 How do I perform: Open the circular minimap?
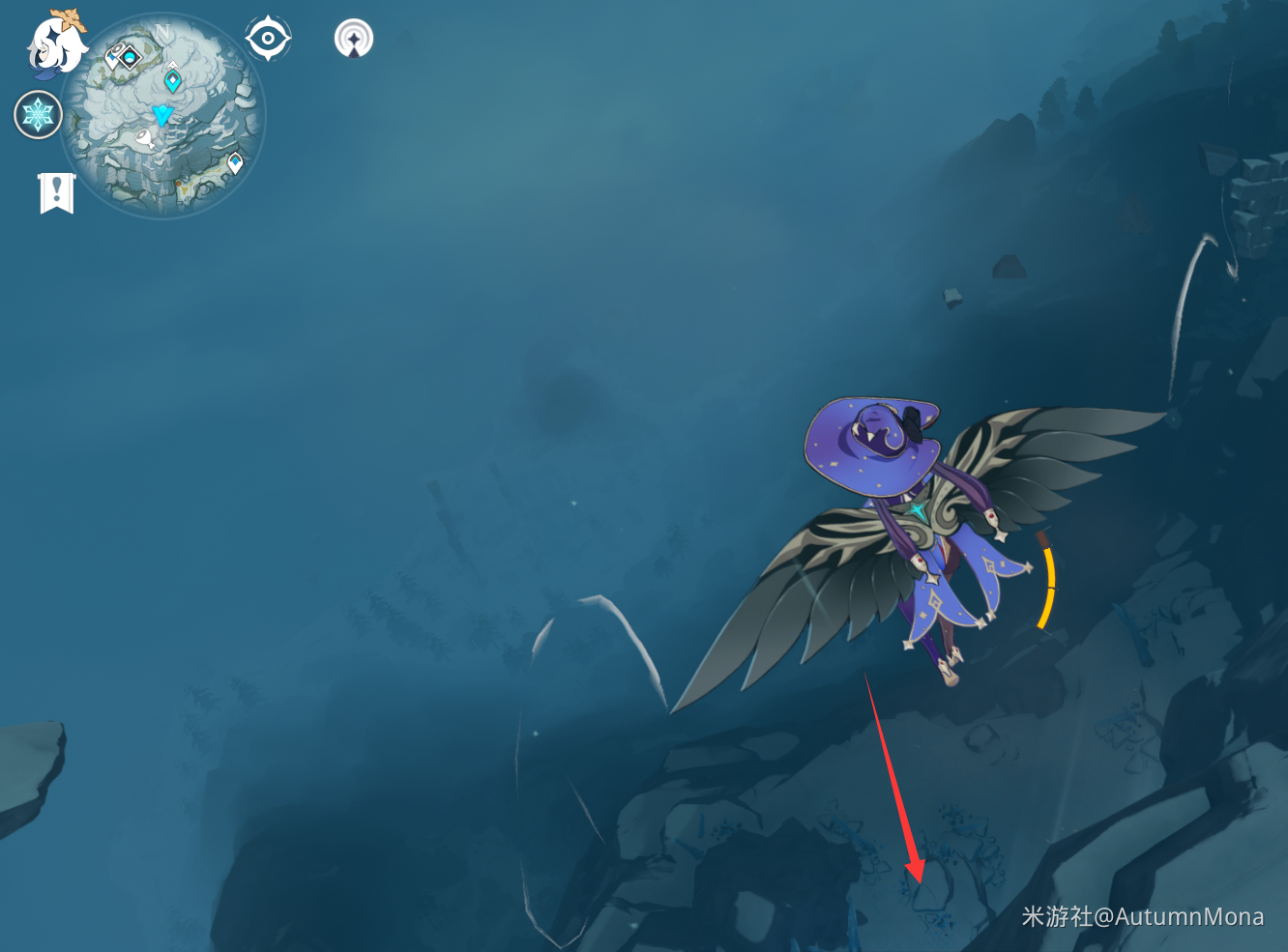(x=162, y=116)
